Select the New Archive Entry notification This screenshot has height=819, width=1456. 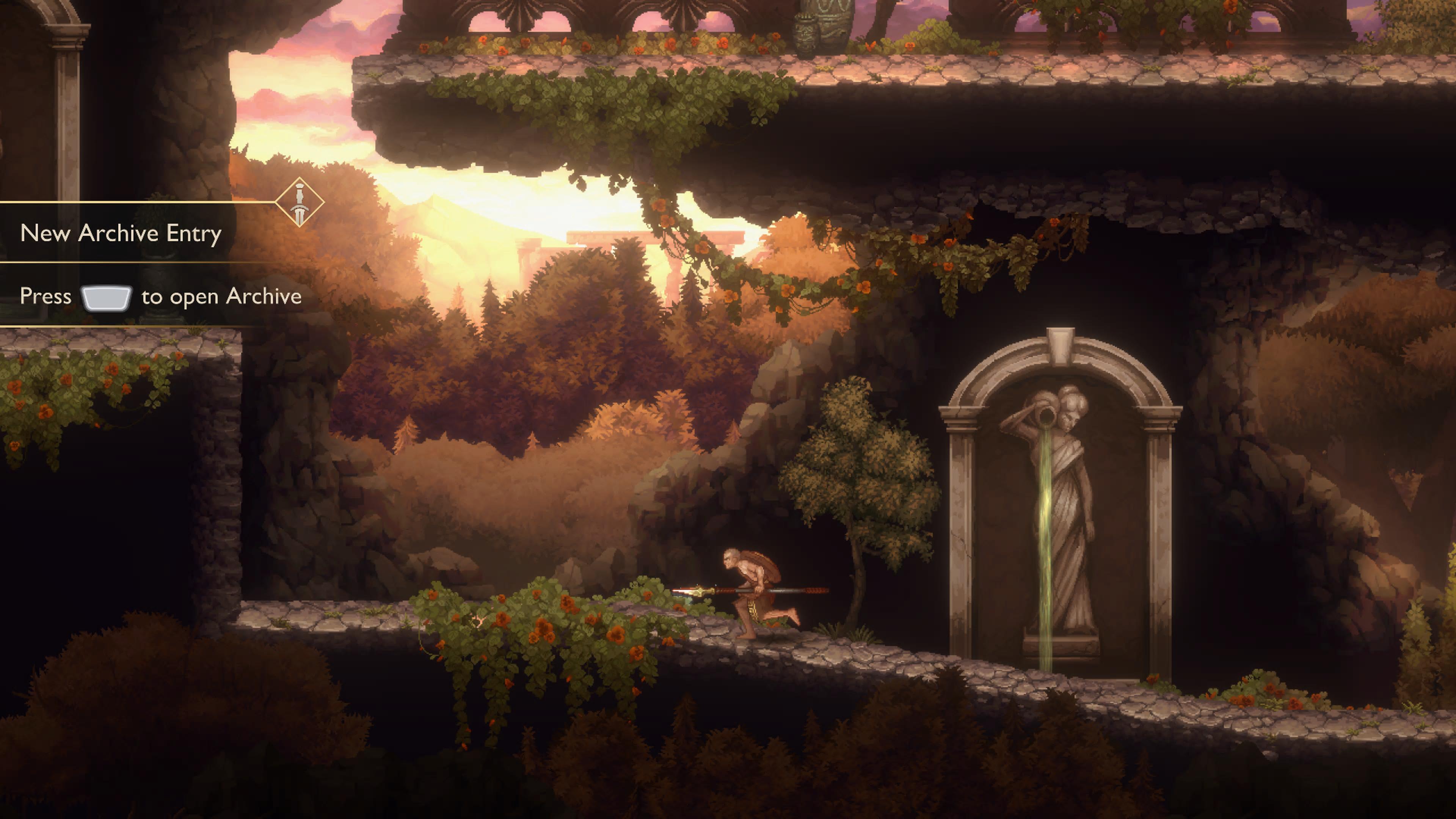click(121, 233)
